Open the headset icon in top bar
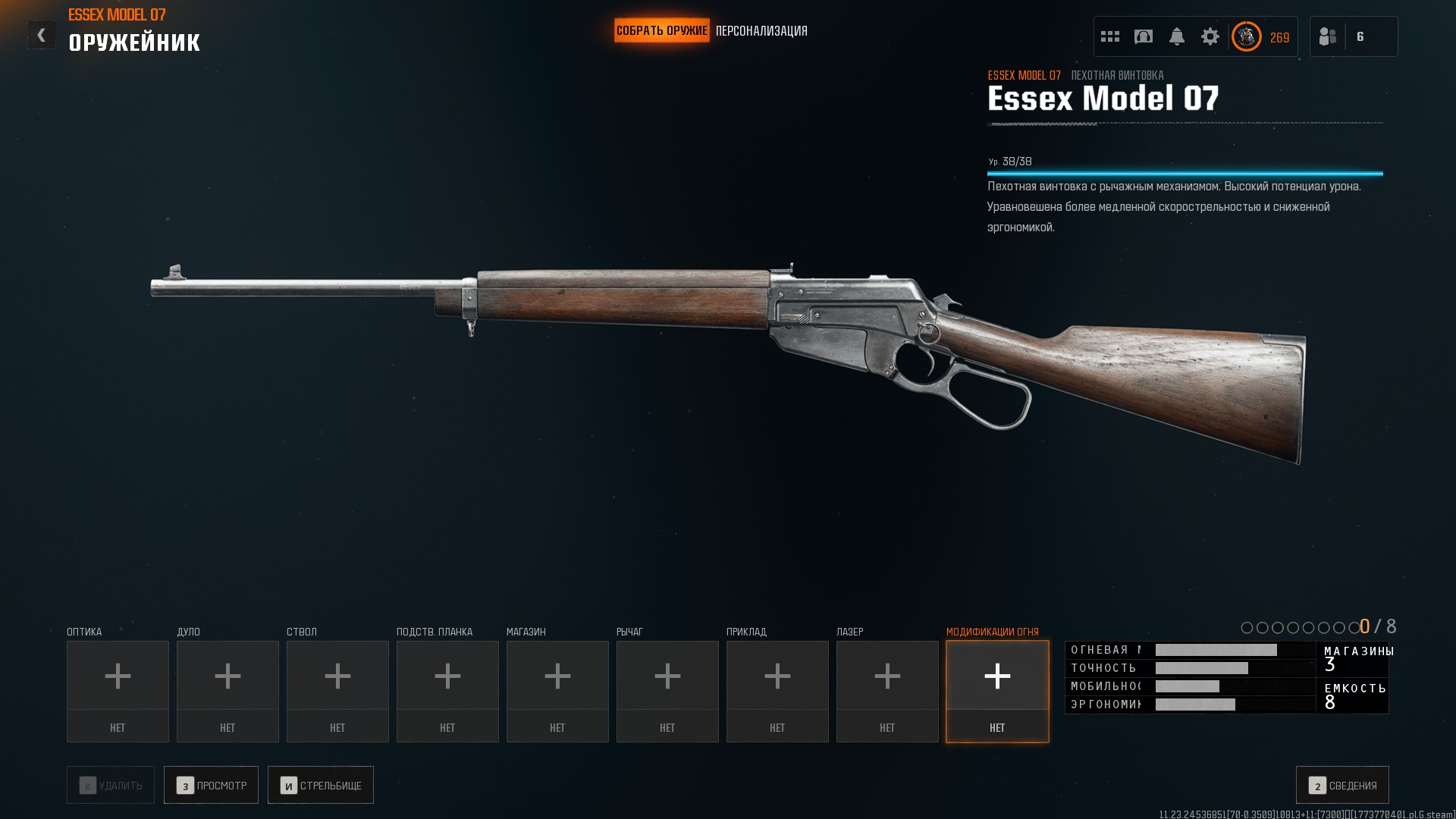Viewport: 1456px width, 819px height. 1144,36
